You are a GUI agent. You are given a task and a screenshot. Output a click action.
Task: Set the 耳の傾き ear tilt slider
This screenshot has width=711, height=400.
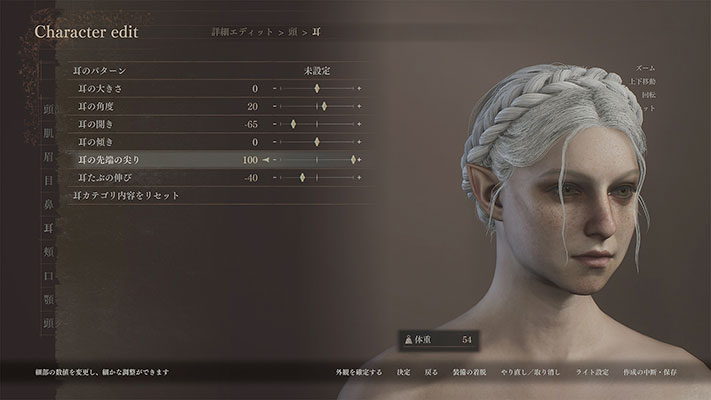pyautogui.click(x=317, y=142)
